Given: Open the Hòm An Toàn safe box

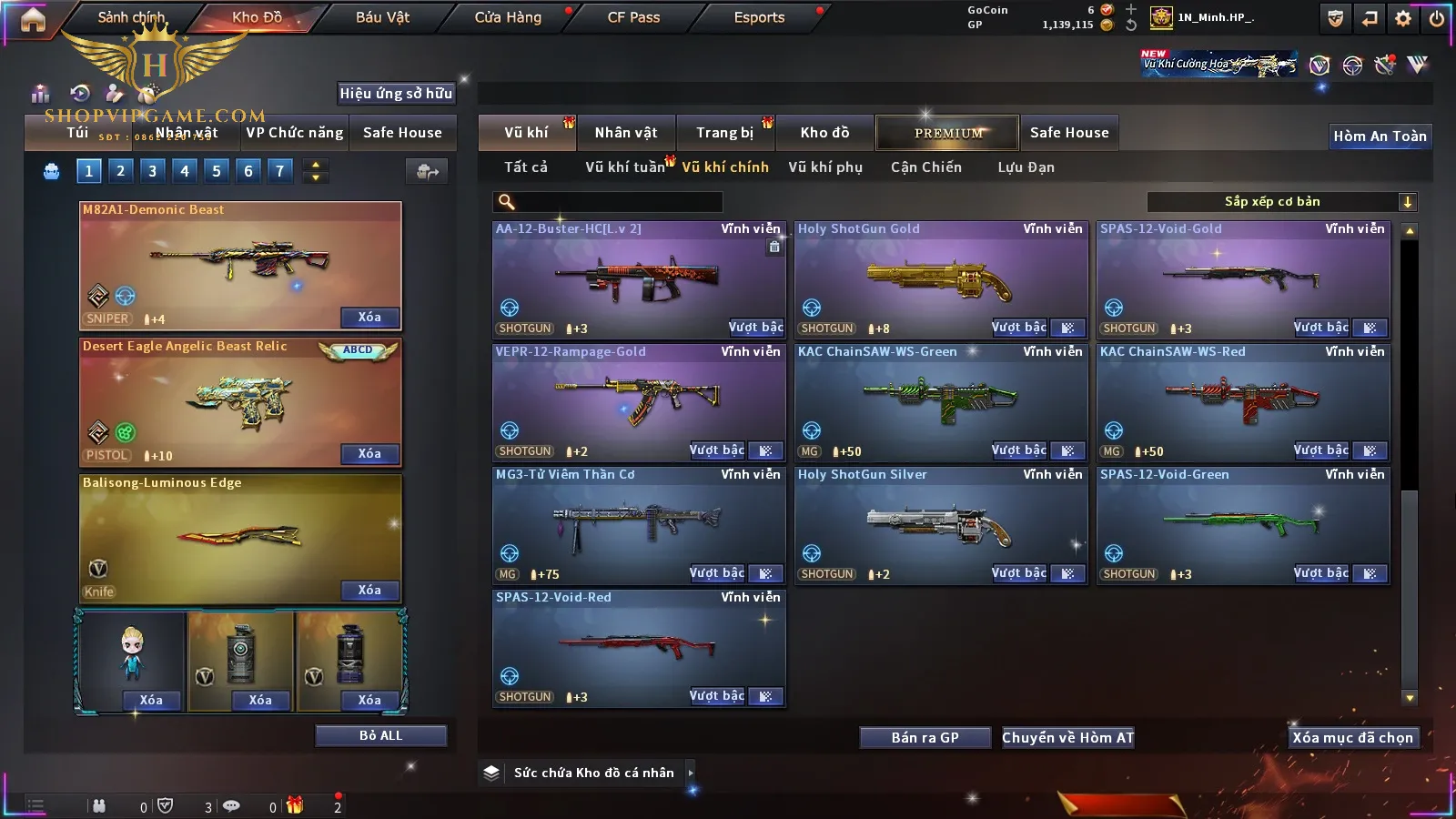Looking at the screenshot, I should [1380, 136].
